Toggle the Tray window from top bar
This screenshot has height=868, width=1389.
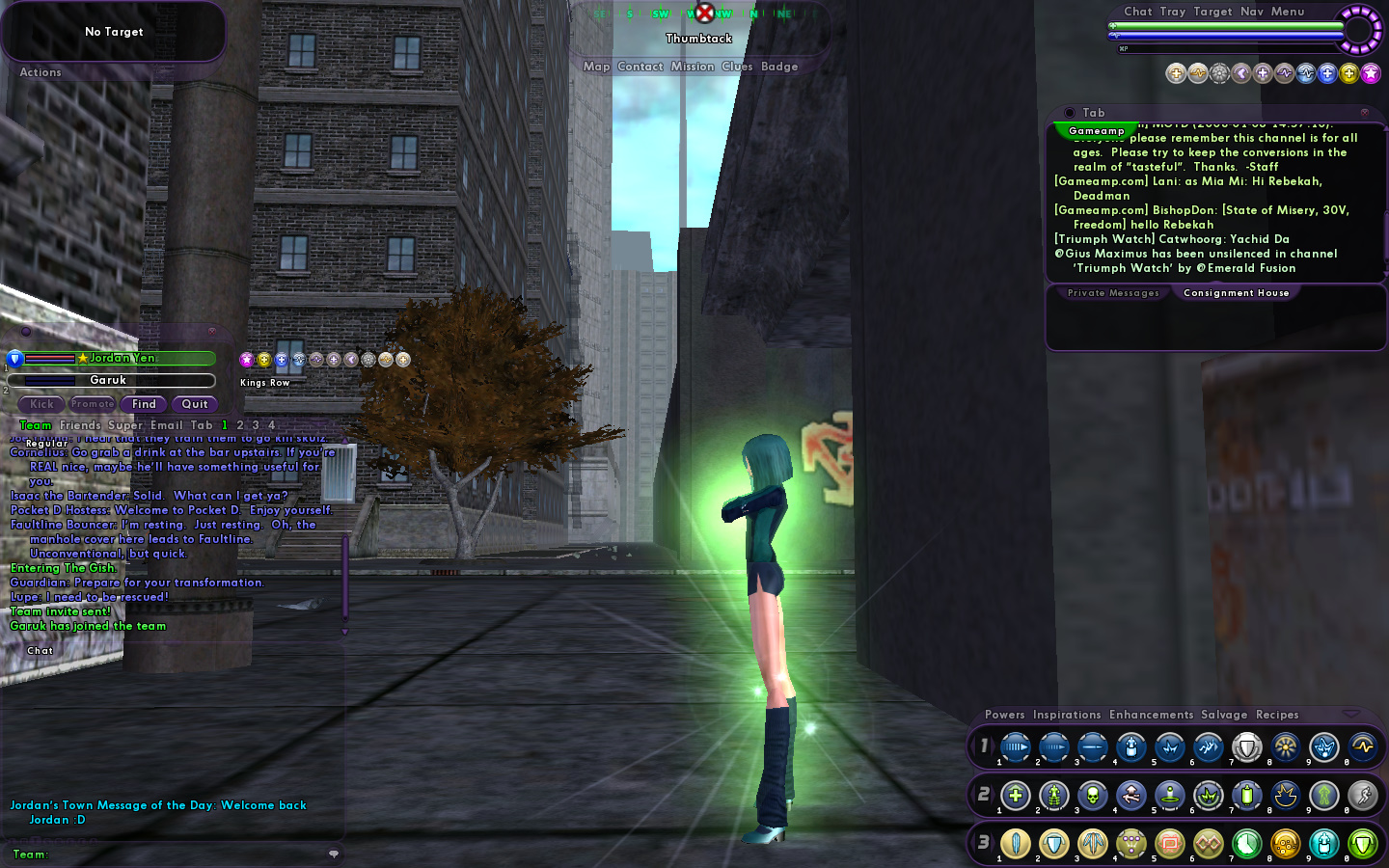click(1172, 12)
